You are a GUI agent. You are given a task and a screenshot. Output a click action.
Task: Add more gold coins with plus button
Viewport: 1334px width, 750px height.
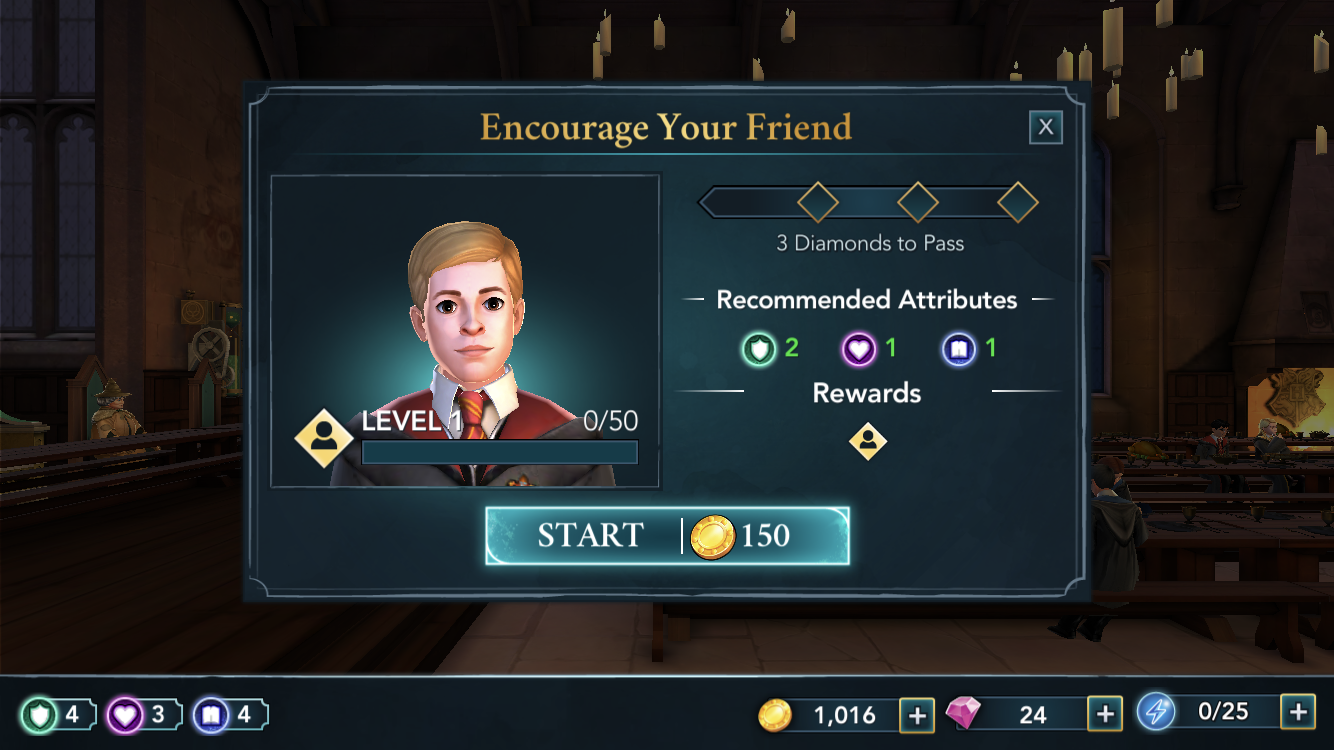[x=916, y=714]
